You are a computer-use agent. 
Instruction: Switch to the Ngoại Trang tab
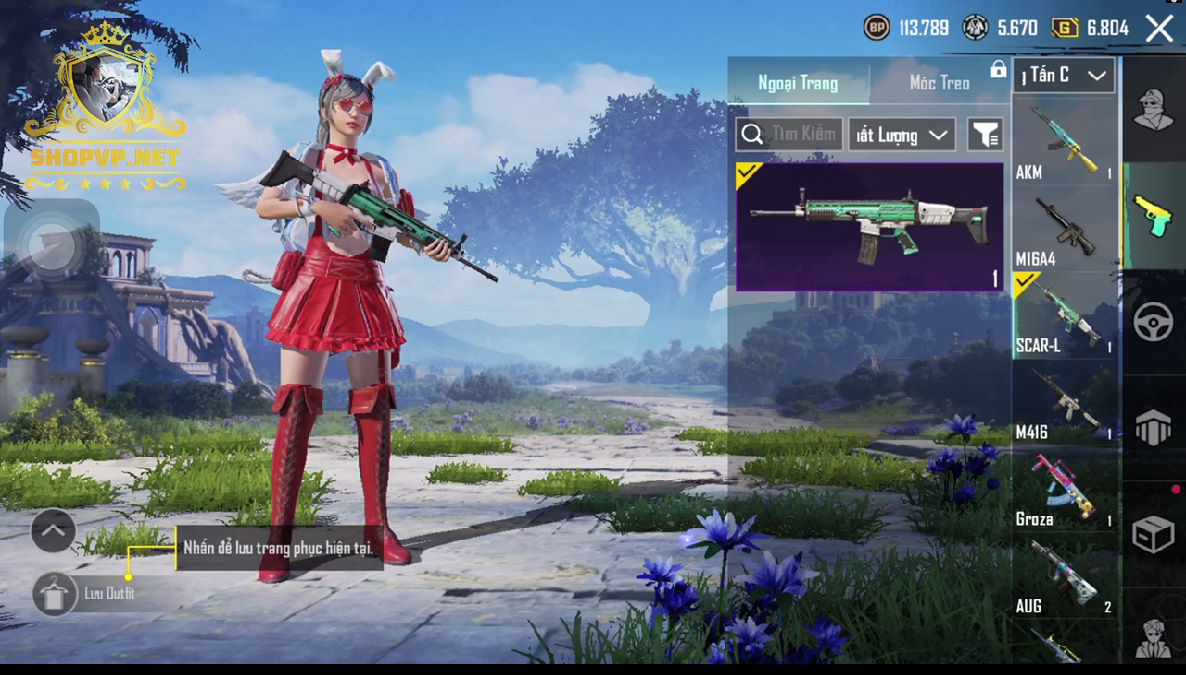(798, 83)
